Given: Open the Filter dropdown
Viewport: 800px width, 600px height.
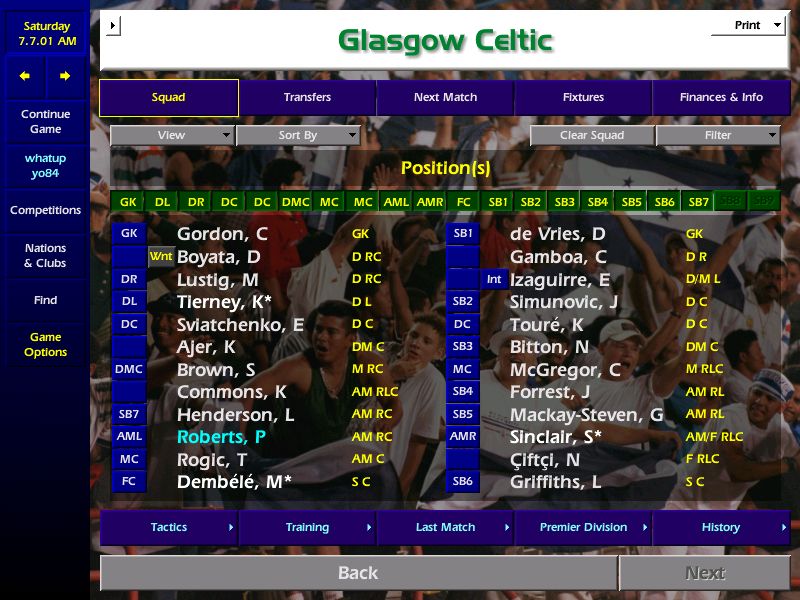Looking at the screenshot, I should tap(718, 135).
